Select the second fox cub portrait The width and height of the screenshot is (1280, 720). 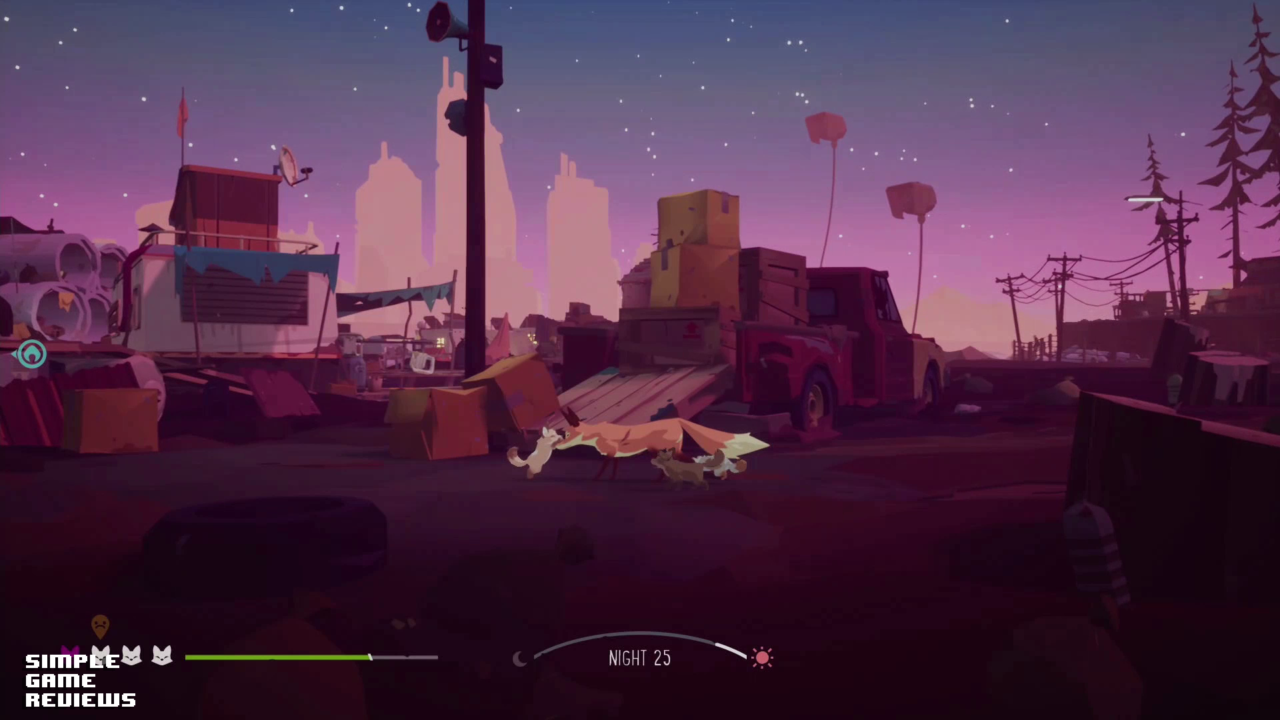click(131, 654)
